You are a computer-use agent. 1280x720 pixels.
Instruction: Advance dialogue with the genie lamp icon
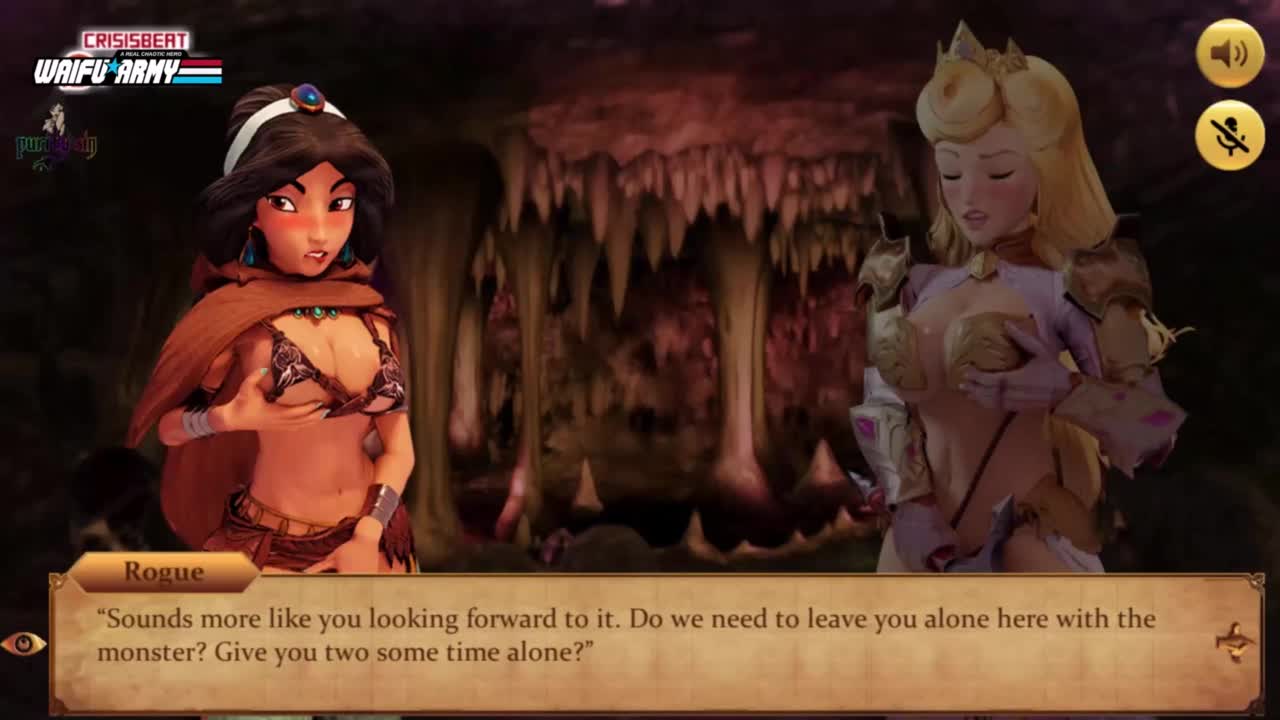(1235, 641)
